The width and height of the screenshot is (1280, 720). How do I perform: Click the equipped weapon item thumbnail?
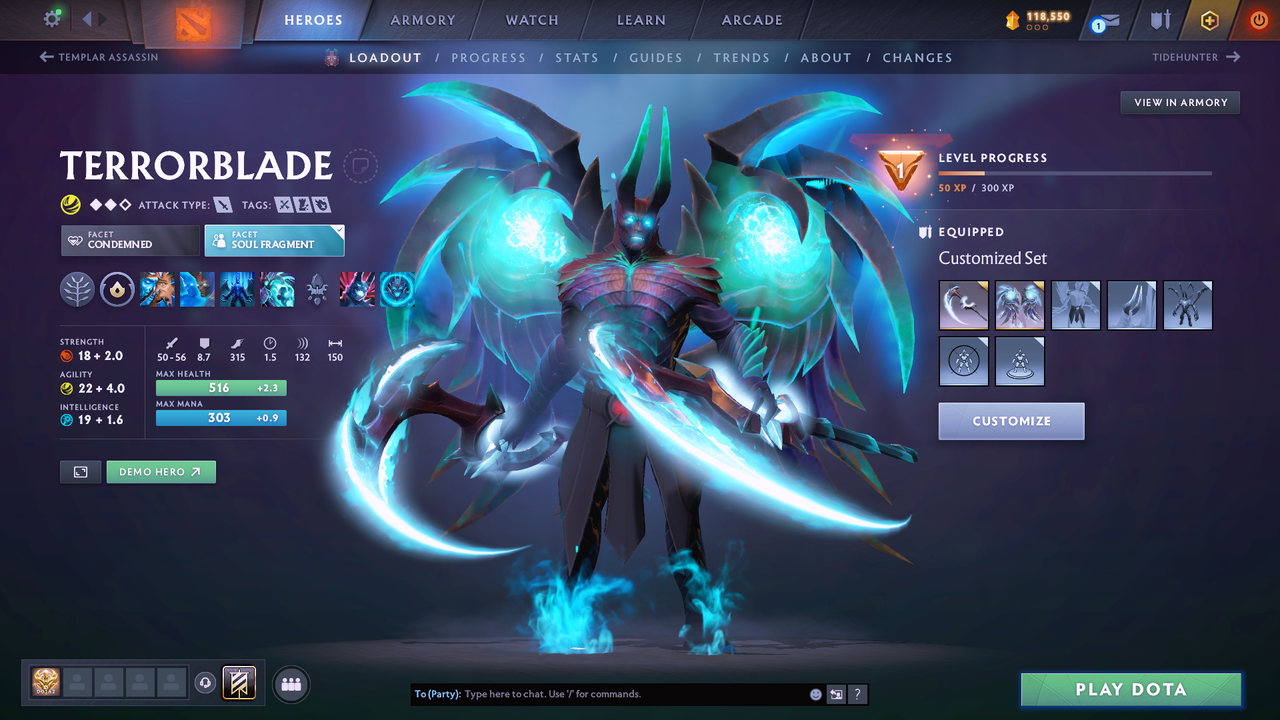[963, 304]
